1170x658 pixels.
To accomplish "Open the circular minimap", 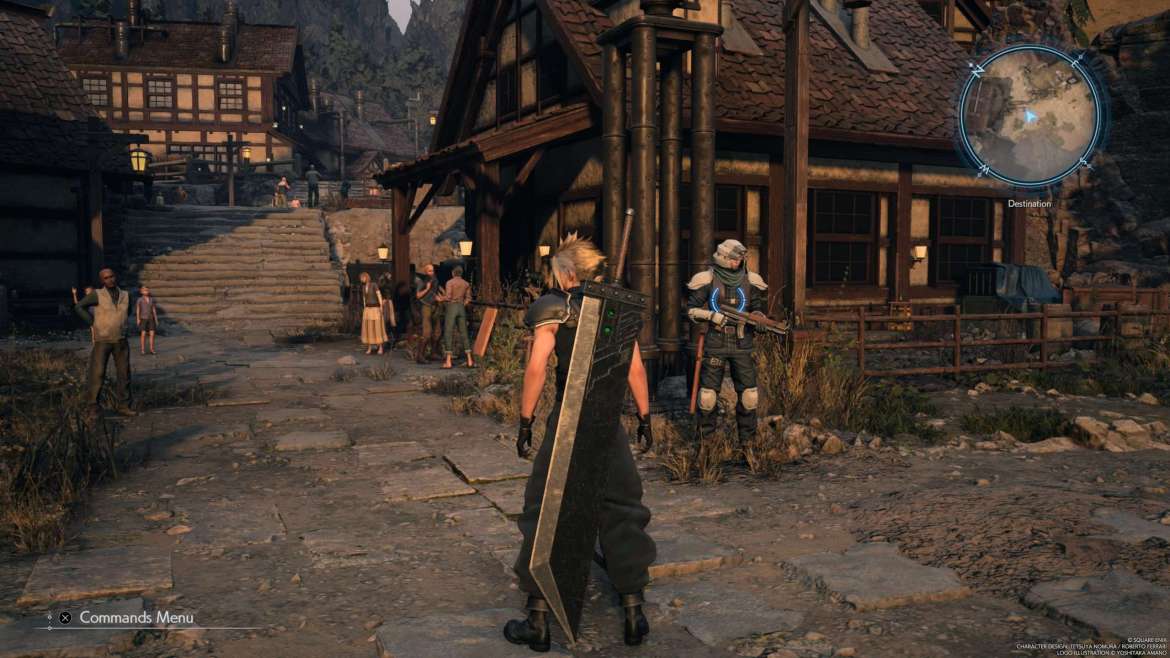I will 1029,116.
